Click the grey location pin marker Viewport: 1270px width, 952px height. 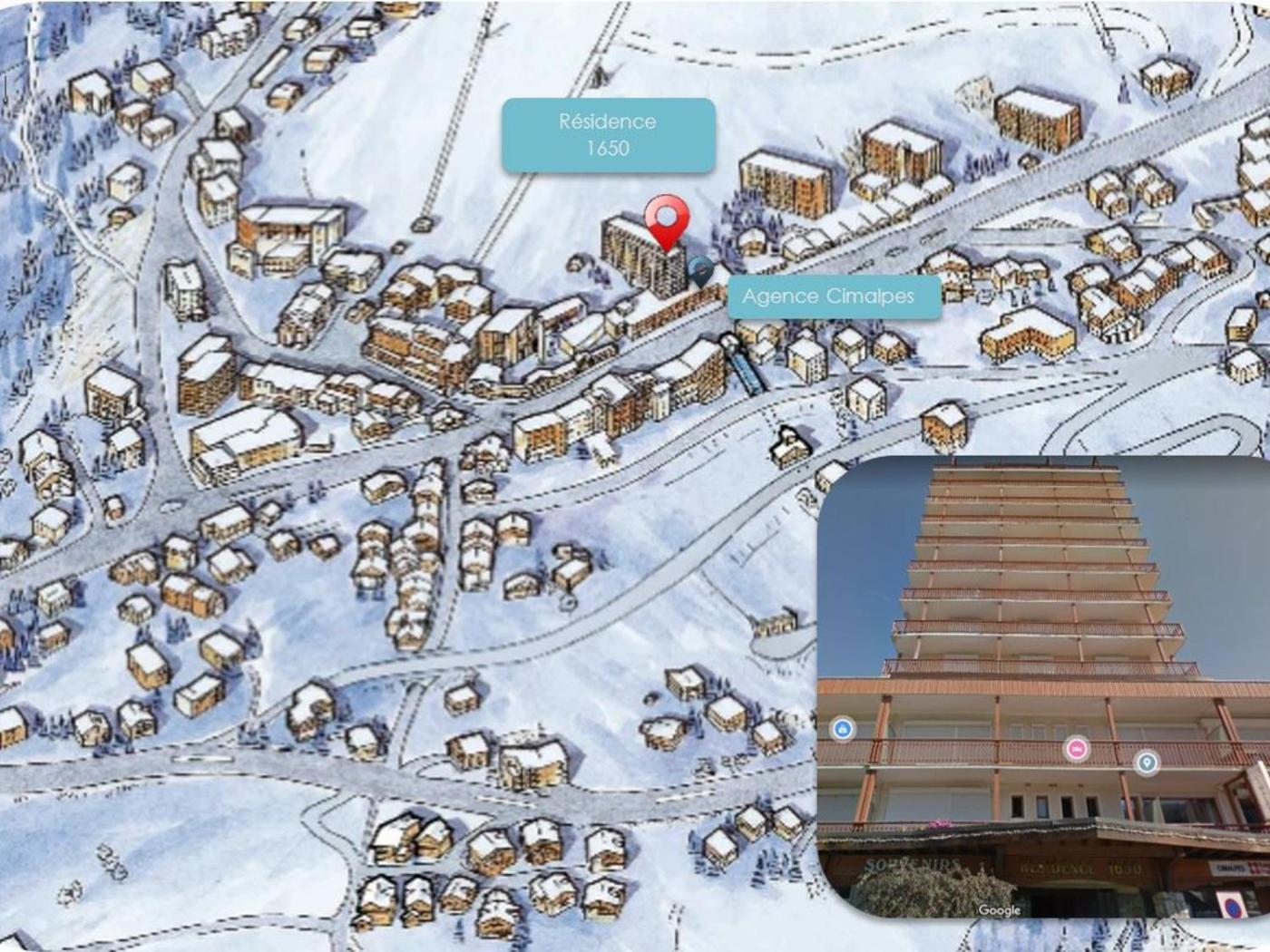point(1147,762)
